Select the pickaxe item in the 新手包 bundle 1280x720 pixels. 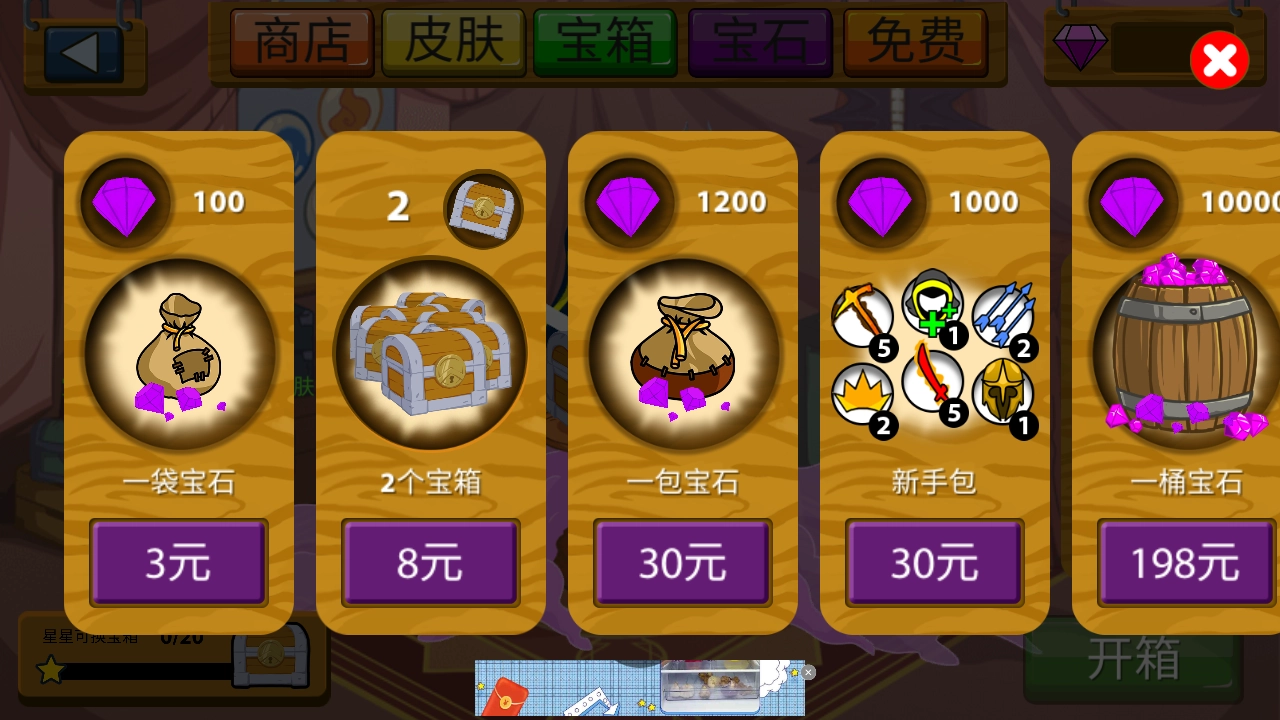863,316
